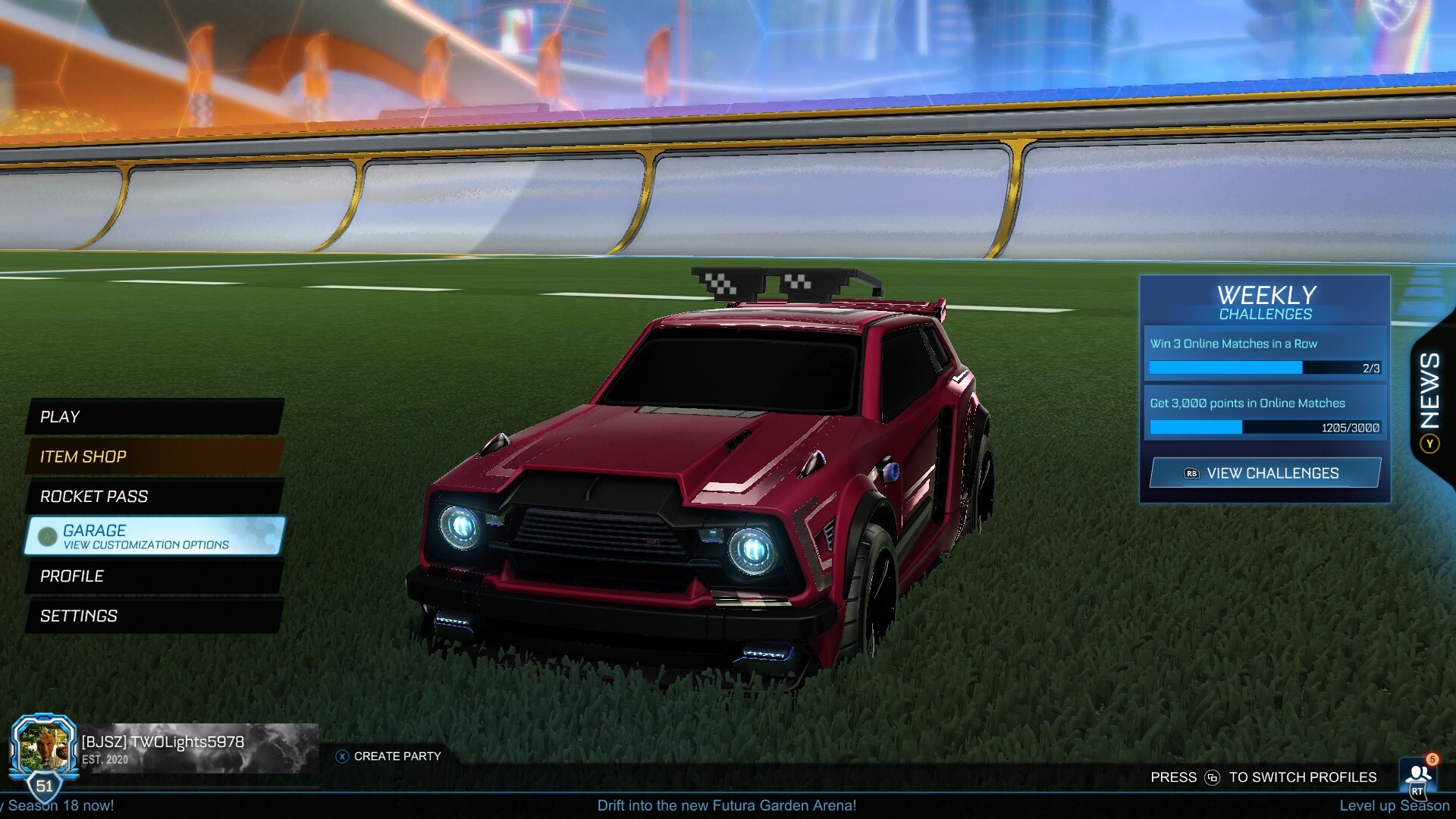
Task: Click the View Challenges button
Action: pyautogui.click(x=1265, y=472)
